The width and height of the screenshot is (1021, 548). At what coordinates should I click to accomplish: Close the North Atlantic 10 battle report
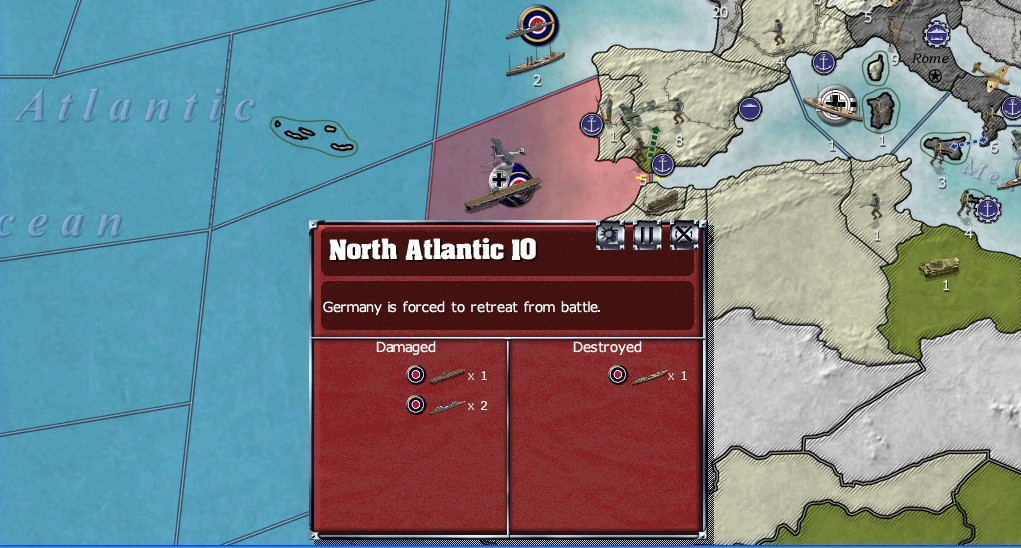[x=683, y=236]
